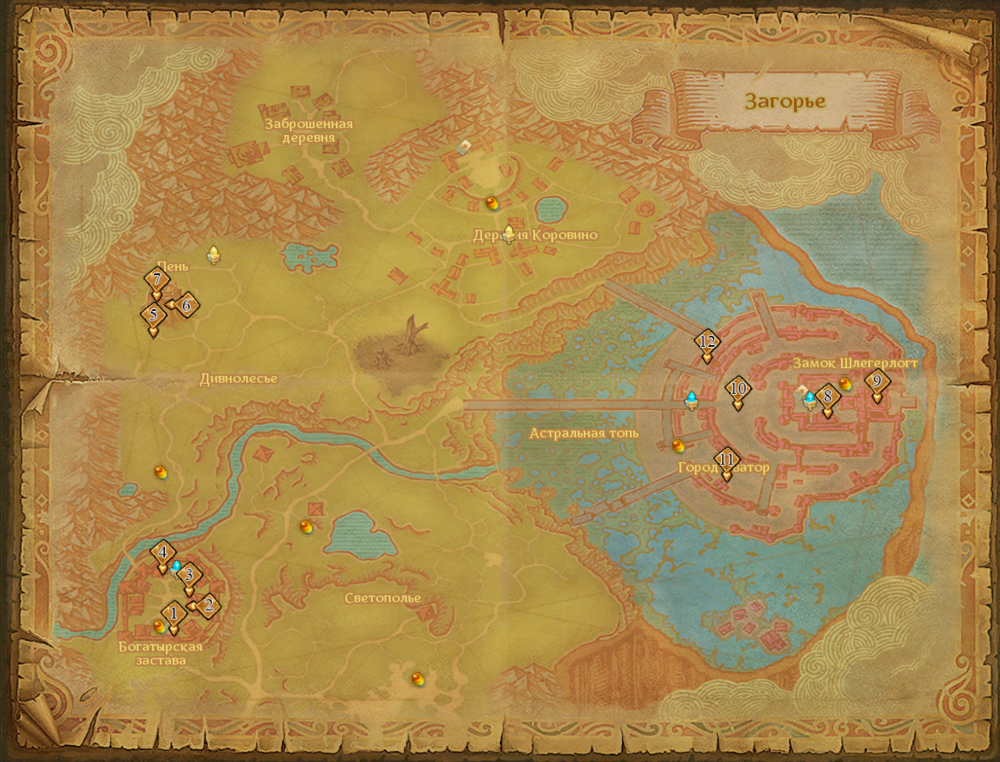Select map marker number 7
The image size is (1000, 762).
[x=156, y=280]
